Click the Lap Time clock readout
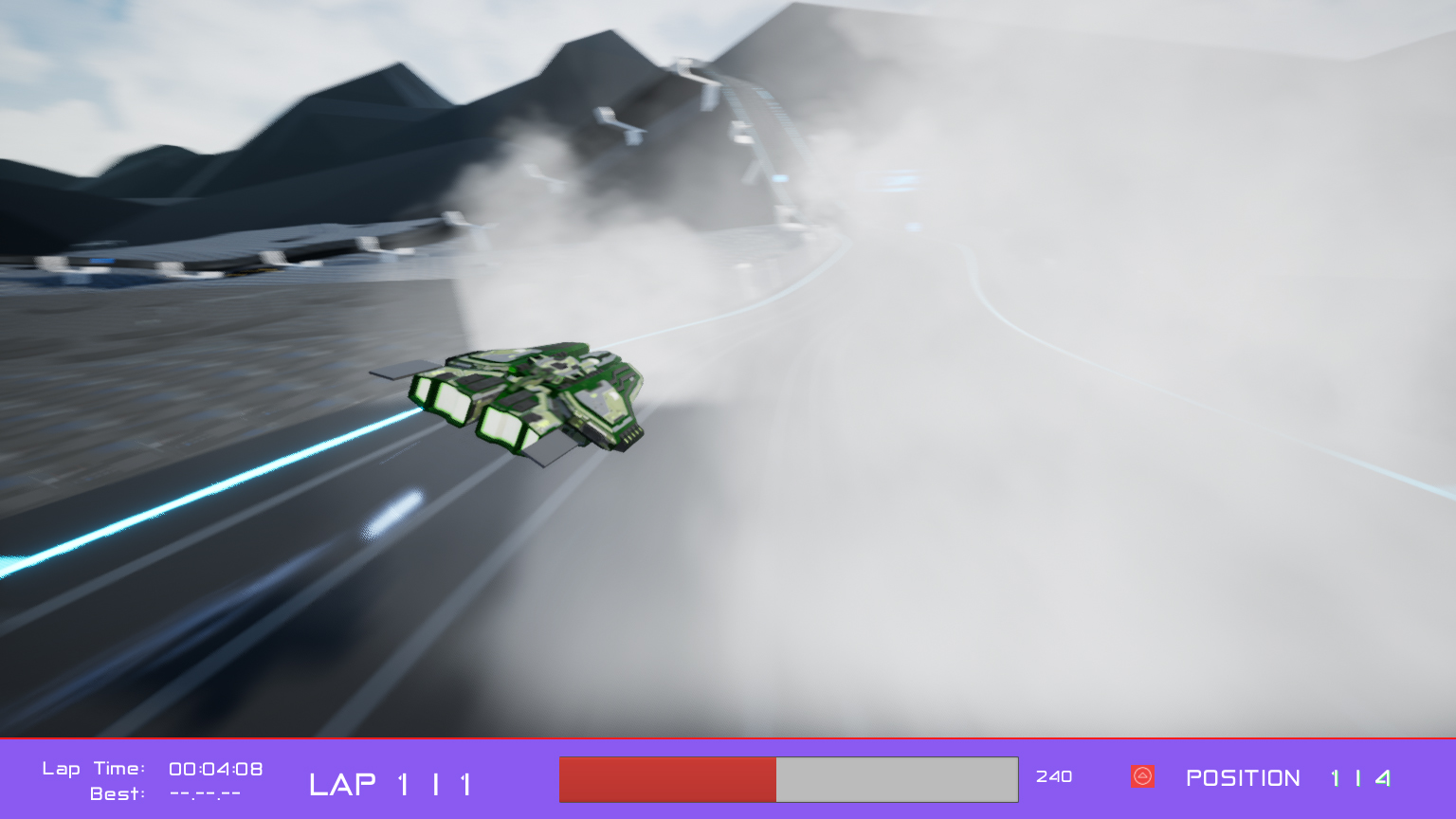The image size is (1456, 819). tap(217, 769)
